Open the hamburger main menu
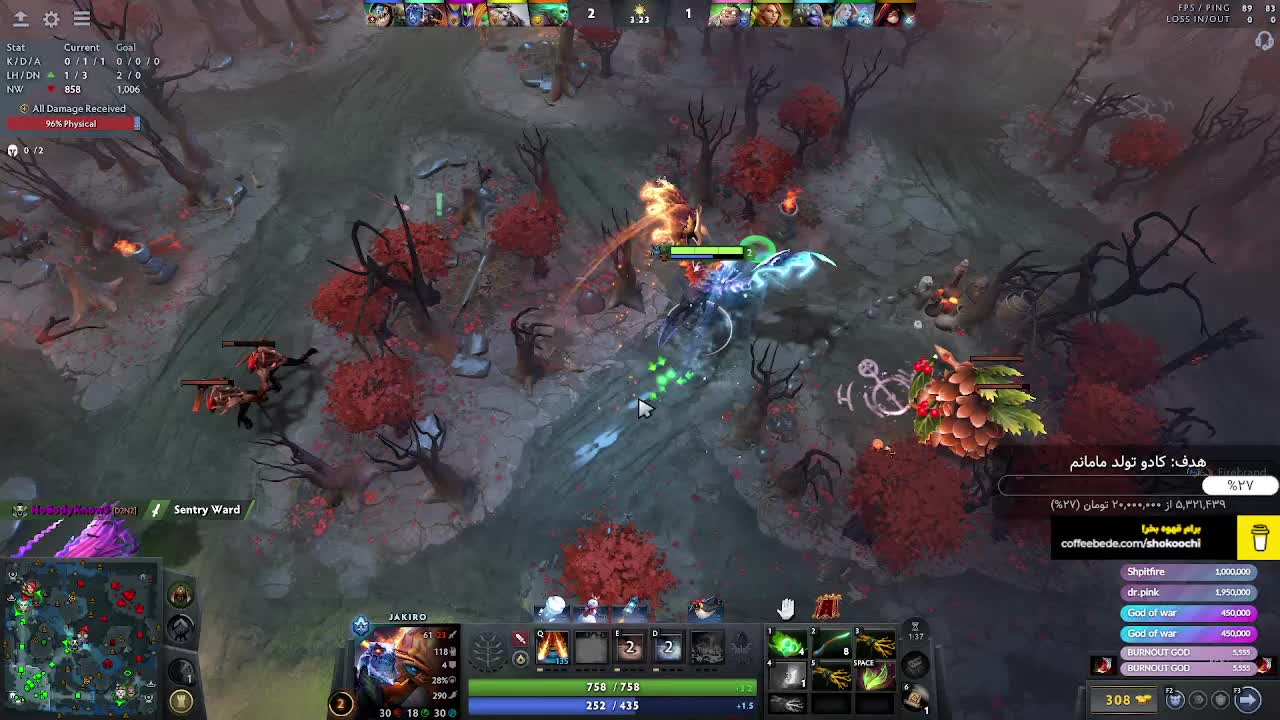Viewport: 1280px width, 720px height. point(82,18)
